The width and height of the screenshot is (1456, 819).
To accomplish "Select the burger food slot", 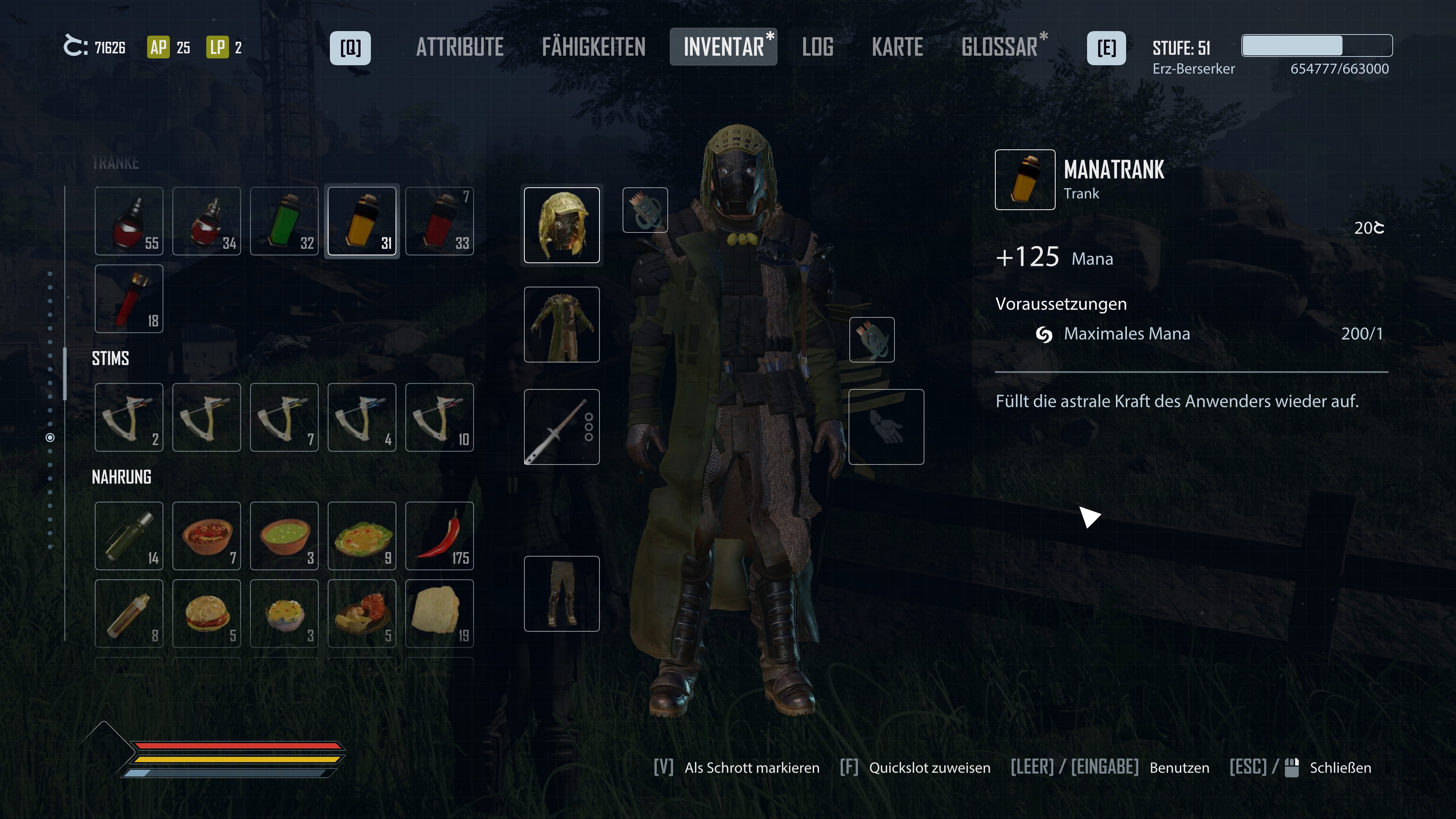I will (207, 613).
